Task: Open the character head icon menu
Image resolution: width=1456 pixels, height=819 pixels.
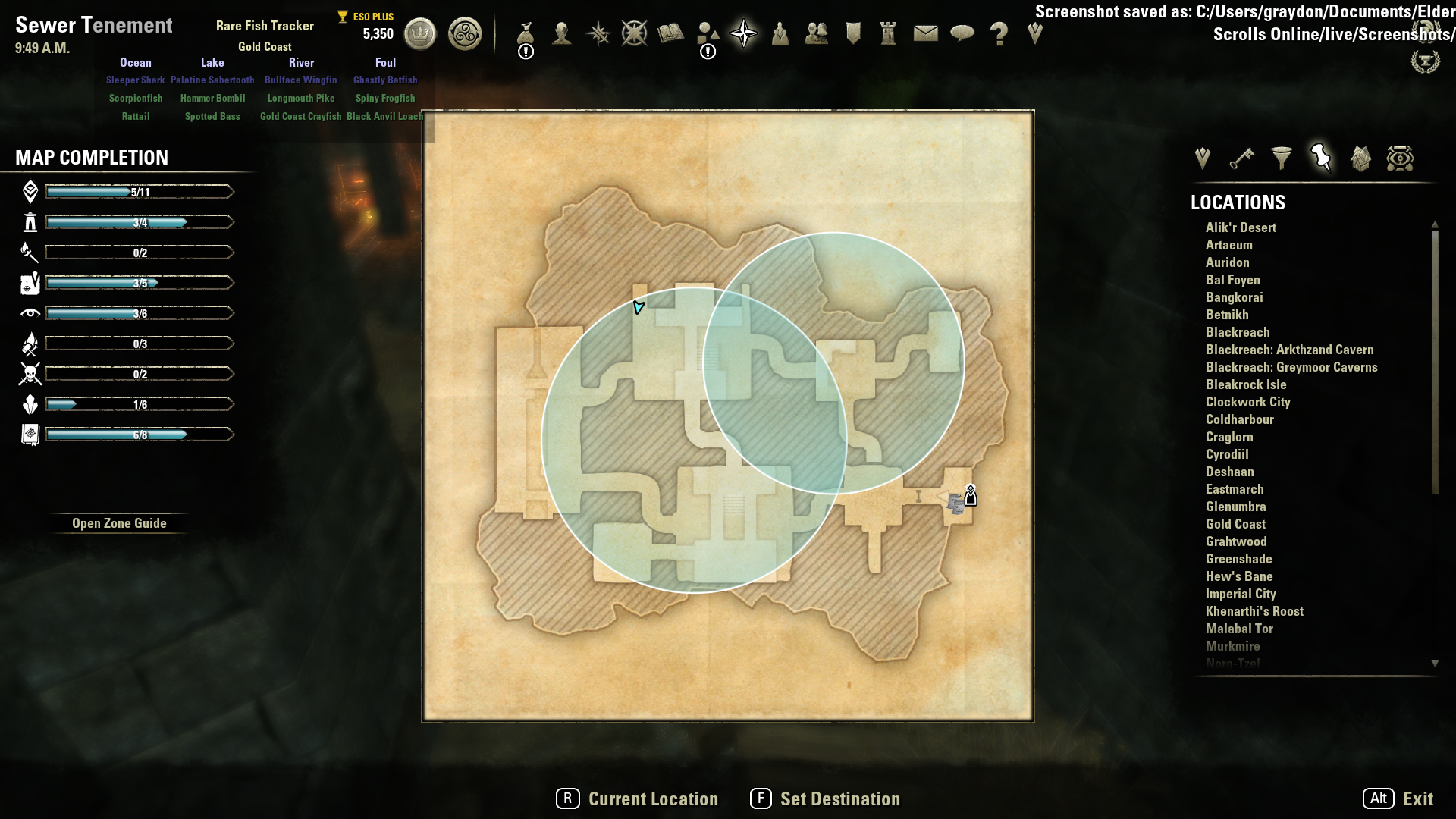Action: tap(562, 33)
